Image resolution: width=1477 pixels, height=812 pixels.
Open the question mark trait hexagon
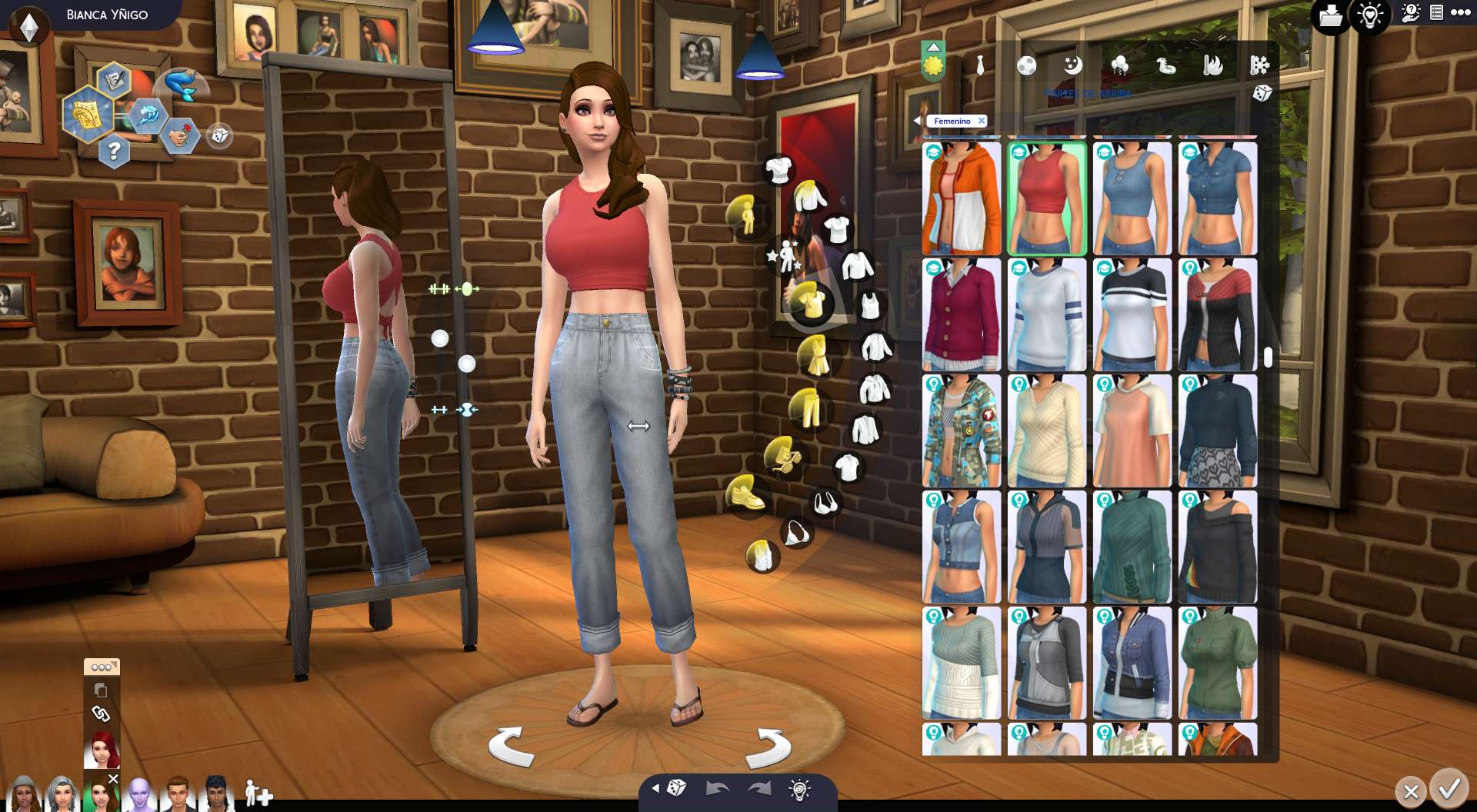coord(114,151)
